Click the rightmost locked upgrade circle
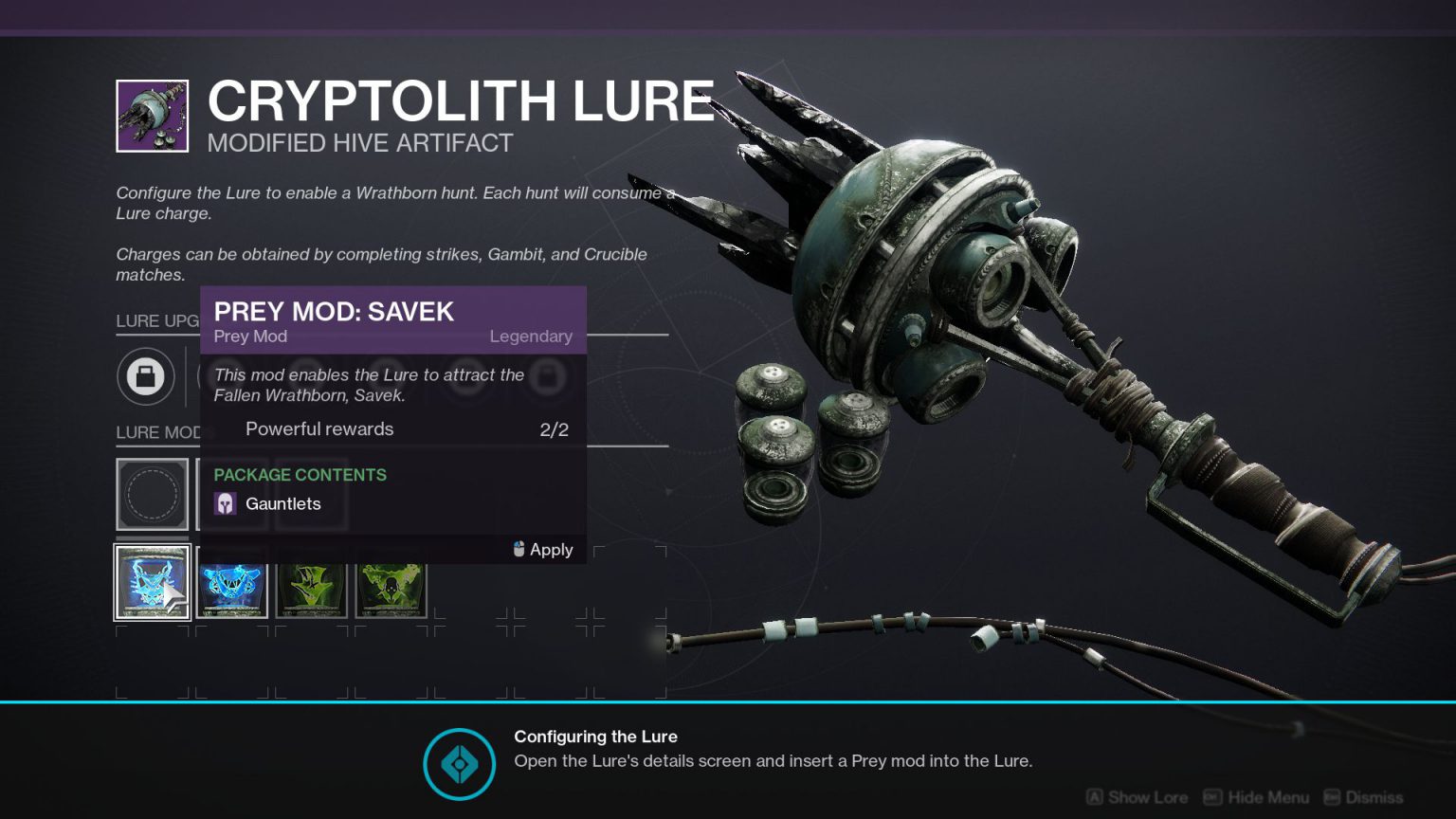Viewport: 1456px width, 819px height. click(x=545, y=376)
